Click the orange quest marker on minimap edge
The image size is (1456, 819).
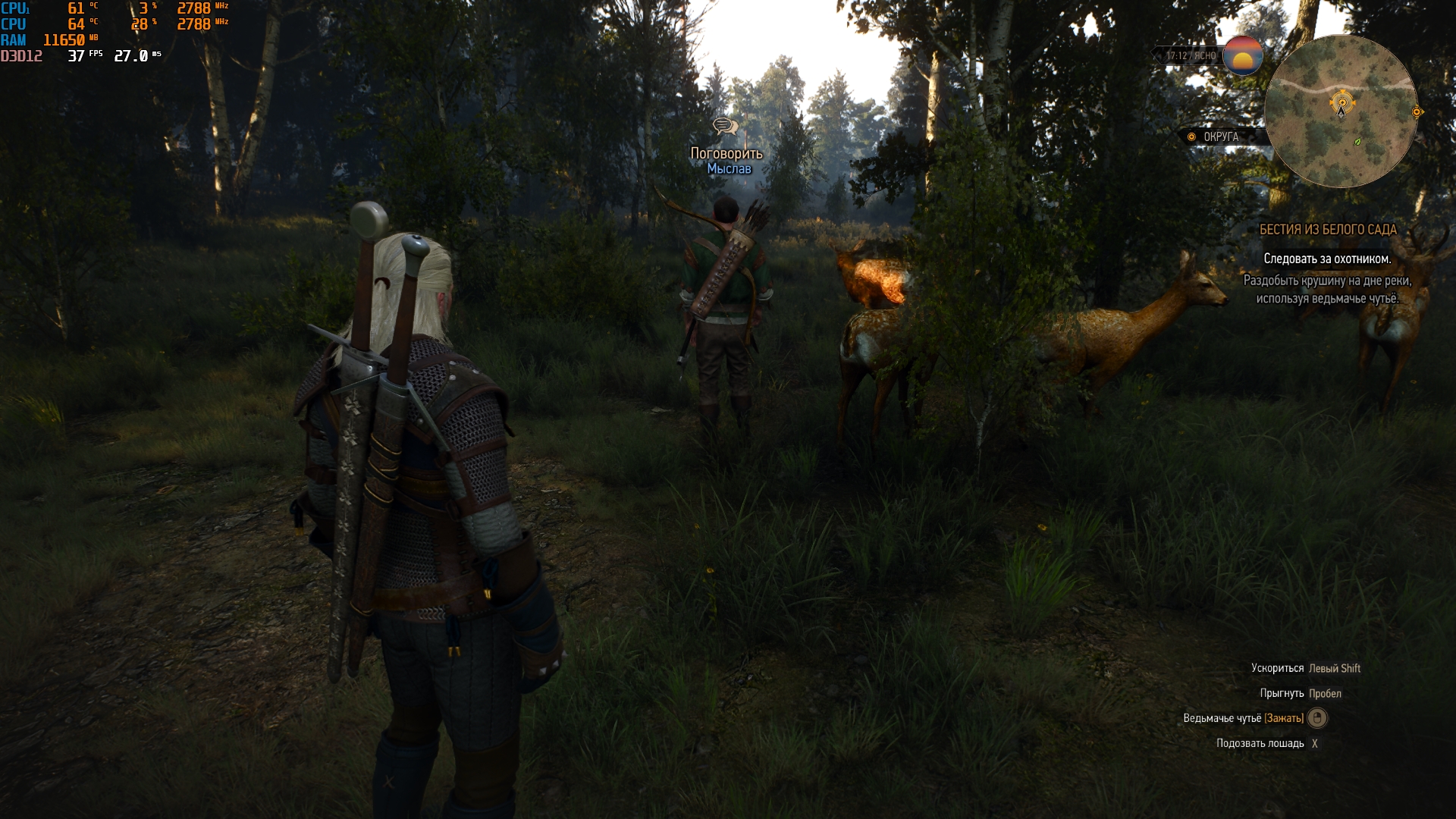(1417, 112)
